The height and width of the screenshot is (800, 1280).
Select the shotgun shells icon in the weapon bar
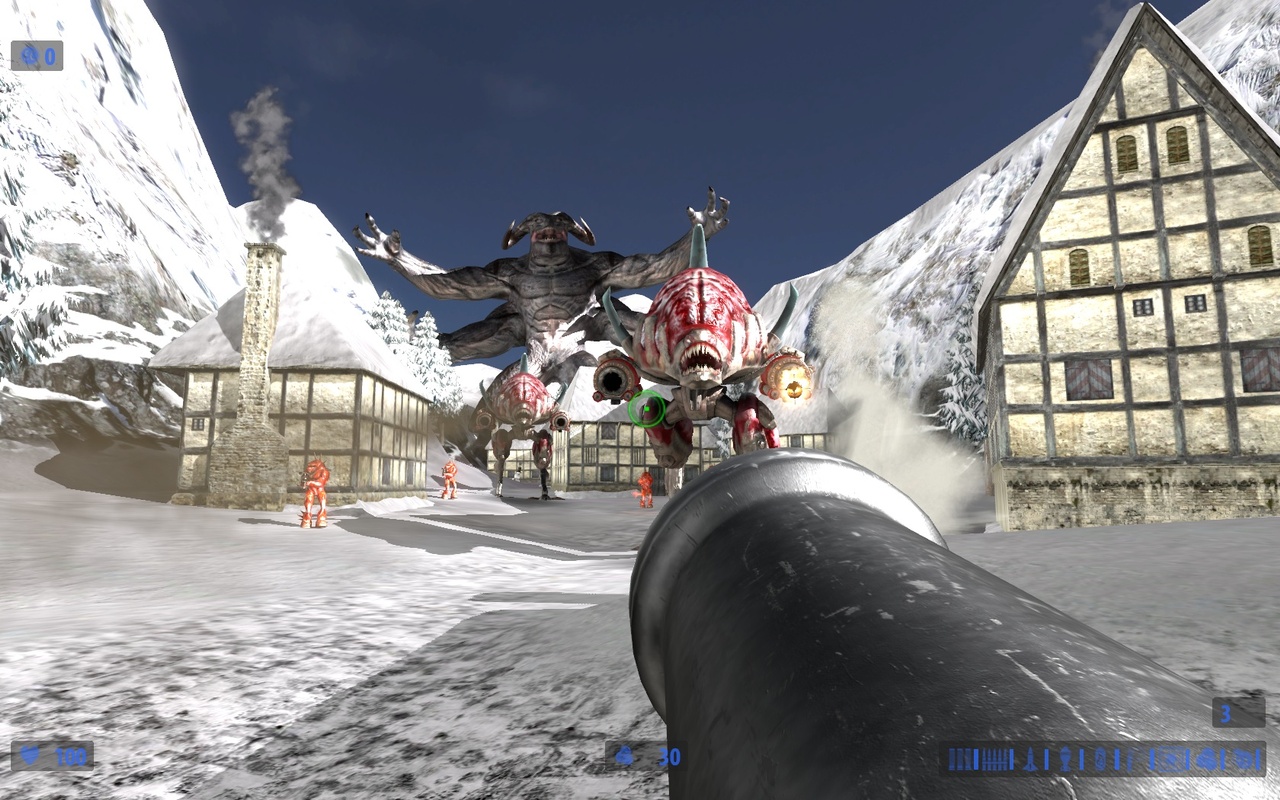point(960,759)
